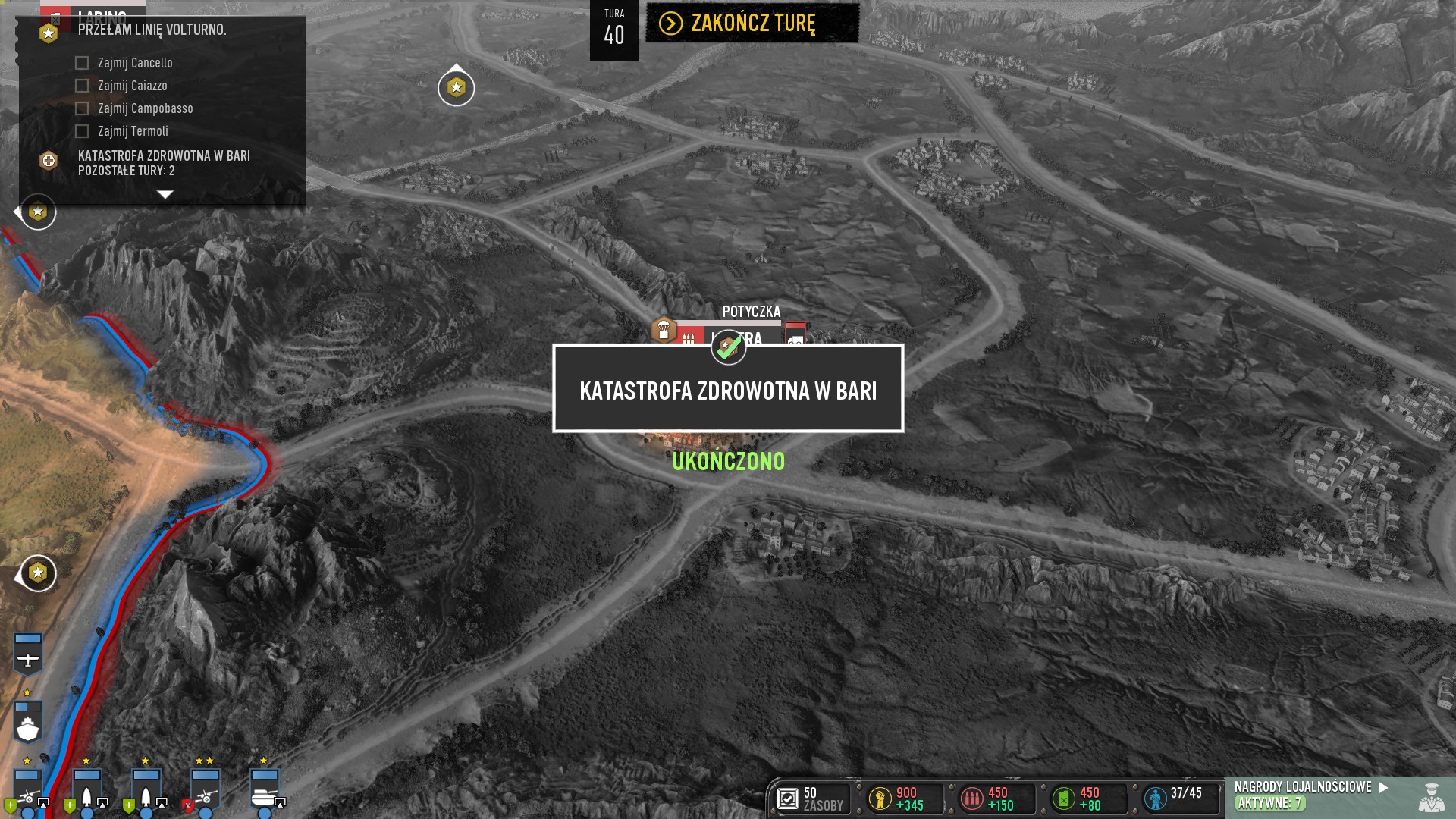
Task: Click the Katastrofa Zdrowotna w Bari completion banner
Action: [x=728, y=389]
